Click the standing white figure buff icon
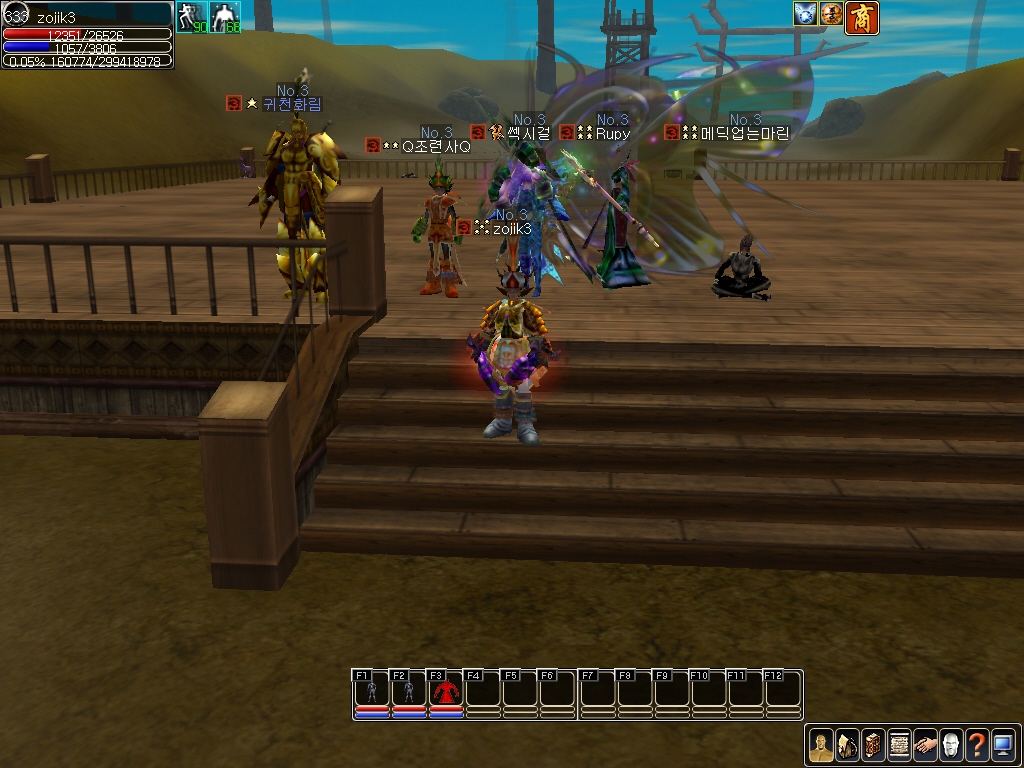The image size is (1024, 768). [226, 17]
